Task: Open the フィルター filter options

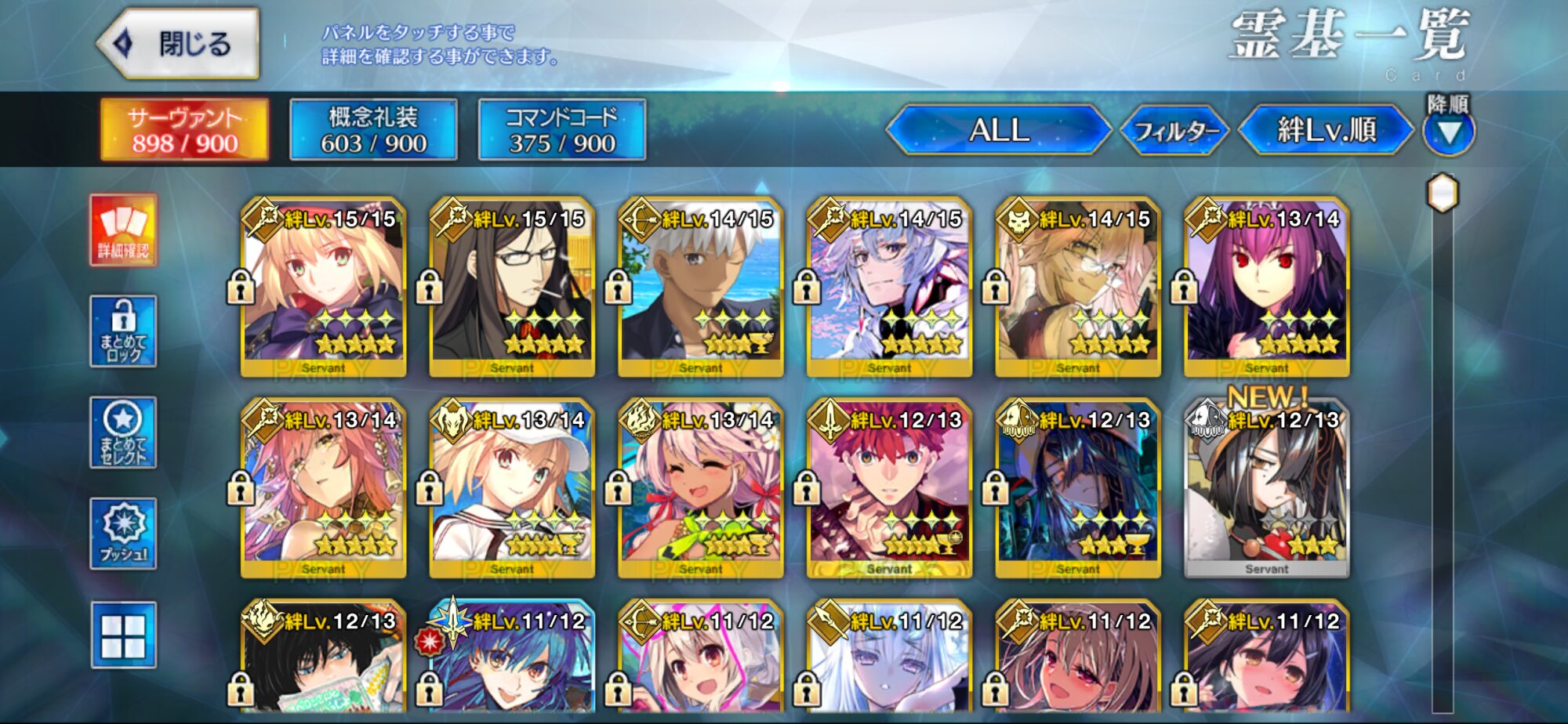Action: pyautogui.click(x=1175, y=130)
